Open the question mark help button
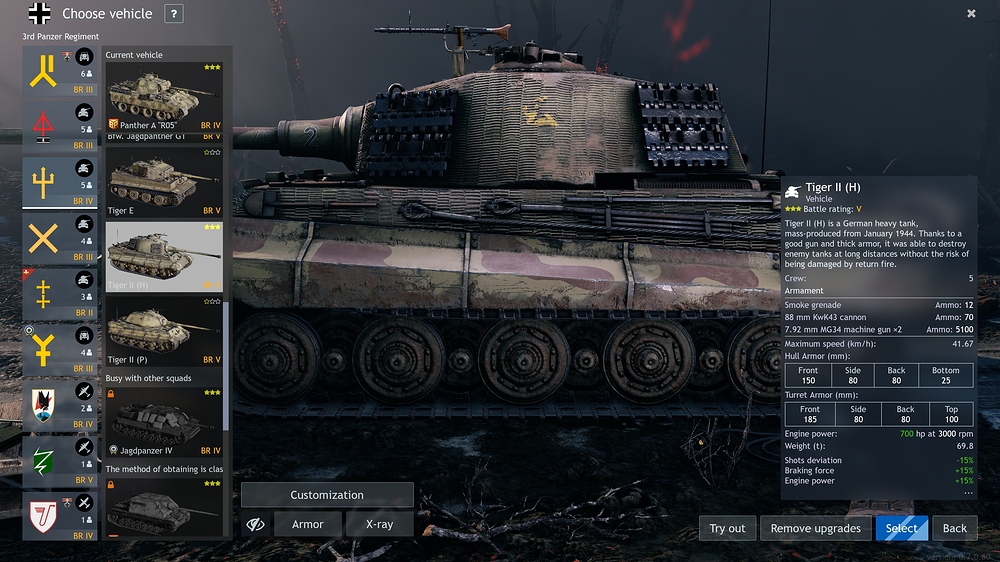The height and width of the screenshot is (562, 1000). coord(173,14)
